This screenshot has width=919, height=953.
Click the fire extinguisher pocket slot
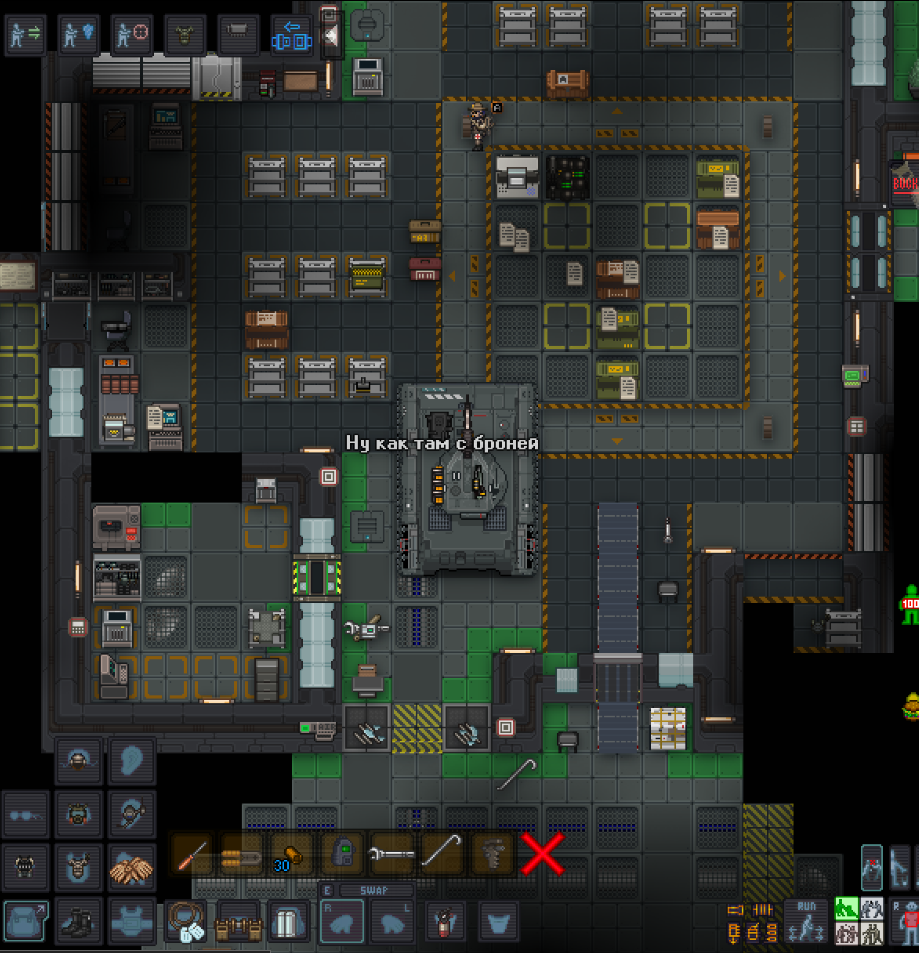tap(444, 922)
